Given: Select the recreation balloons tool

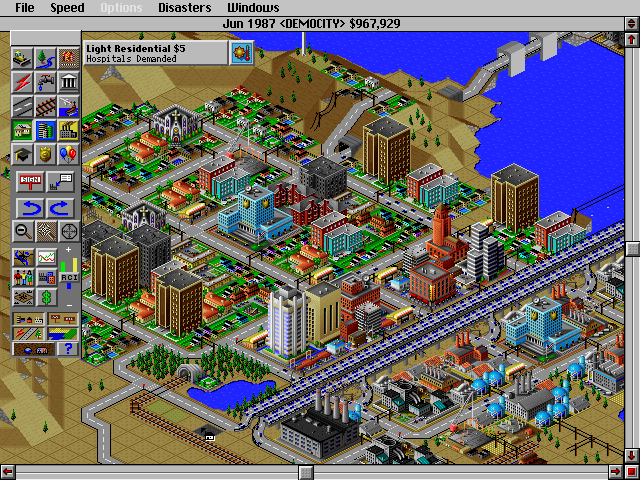Looking at the screenshot, I should [x=69, y=154].
